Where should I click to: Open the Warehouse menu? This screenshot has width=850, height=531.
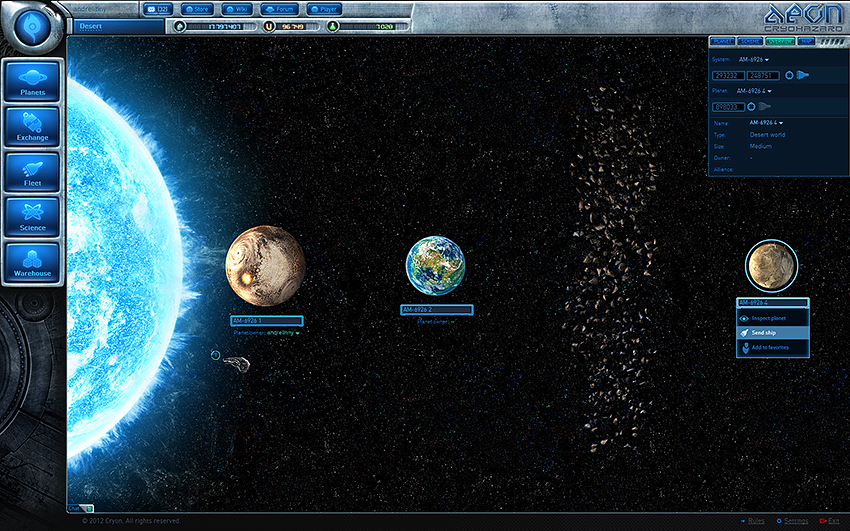point(33,263)
